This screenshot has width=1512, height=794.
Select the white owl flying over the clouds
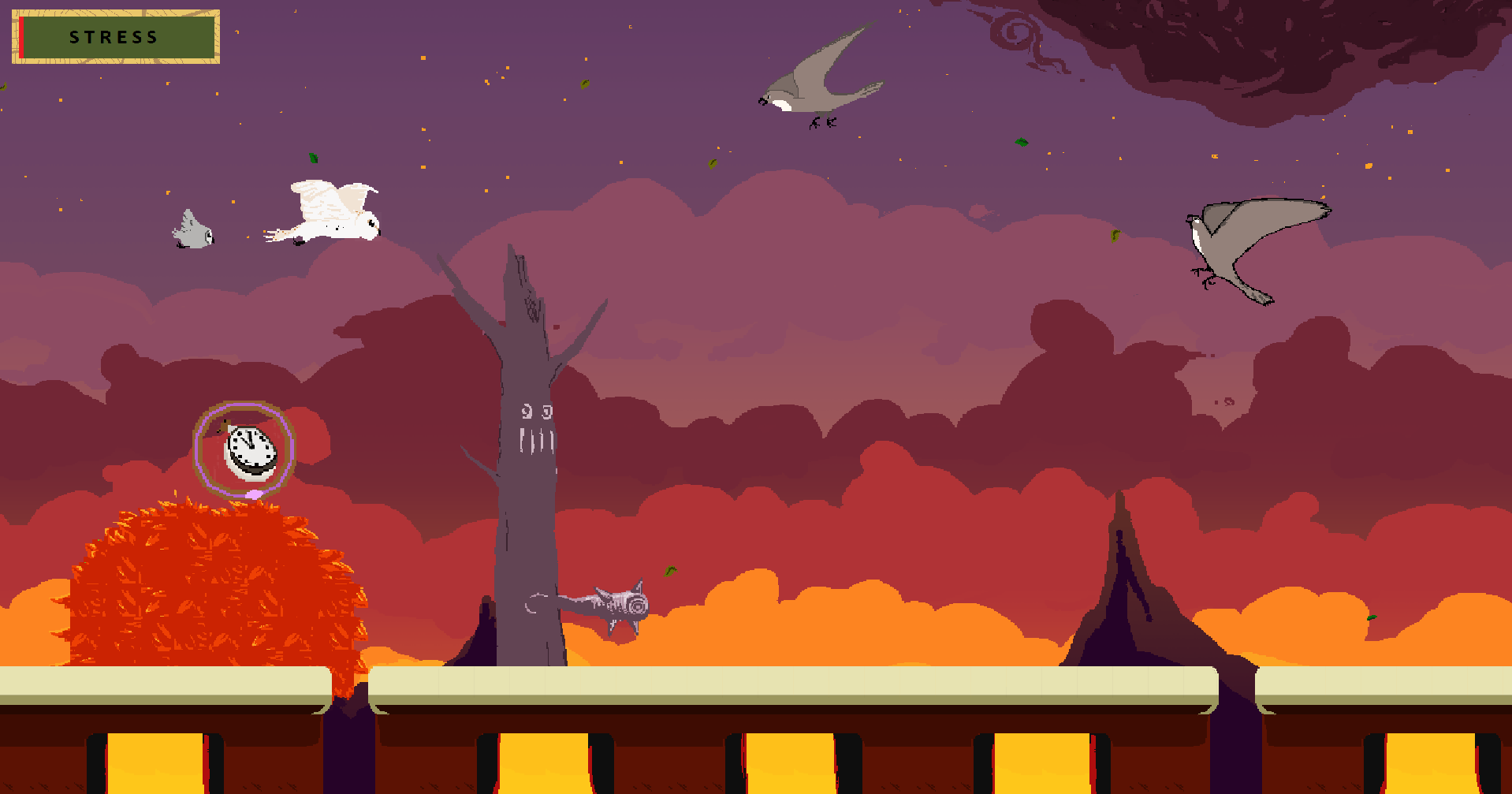pyautogui.click(x=331, y=211)
